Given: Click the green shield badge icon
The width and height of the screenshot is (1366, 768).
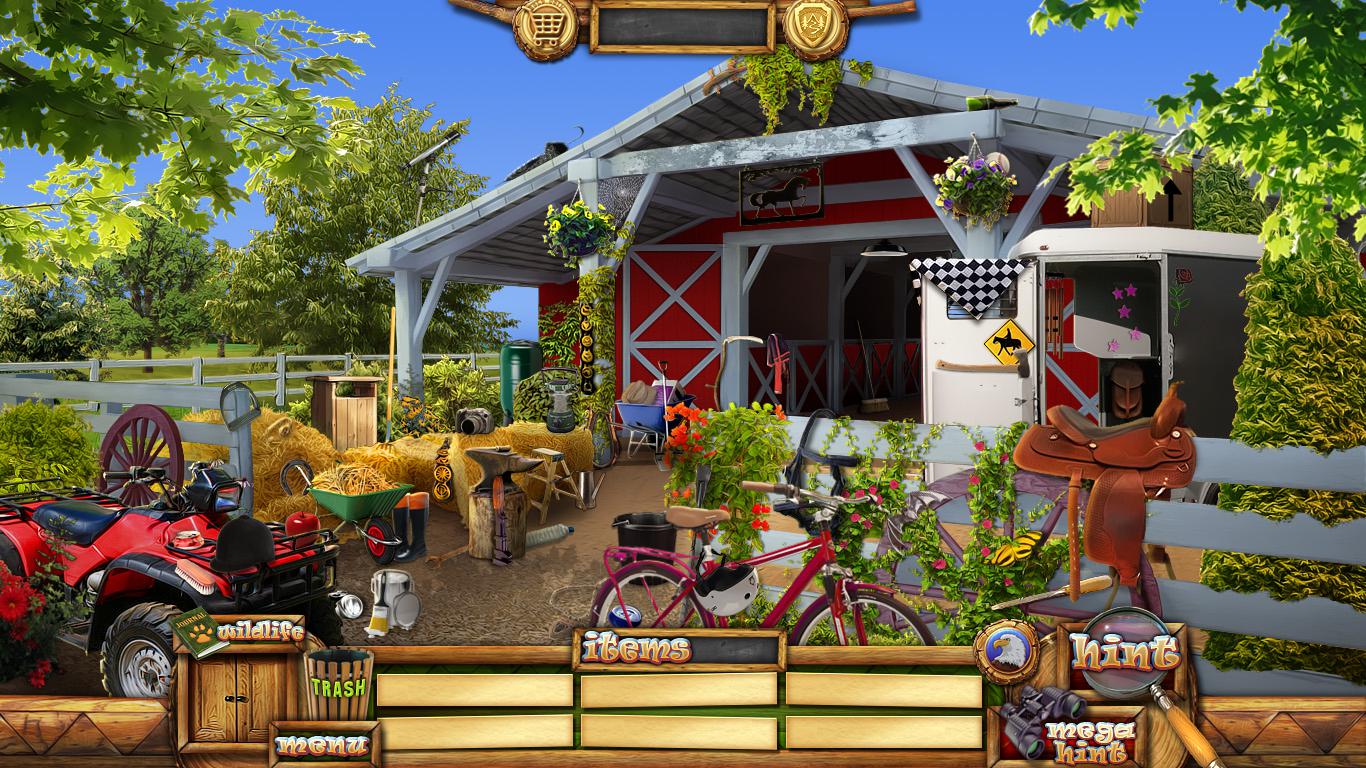Looking at the screenshot, I should pyautogui.click(x=815, y=27).
